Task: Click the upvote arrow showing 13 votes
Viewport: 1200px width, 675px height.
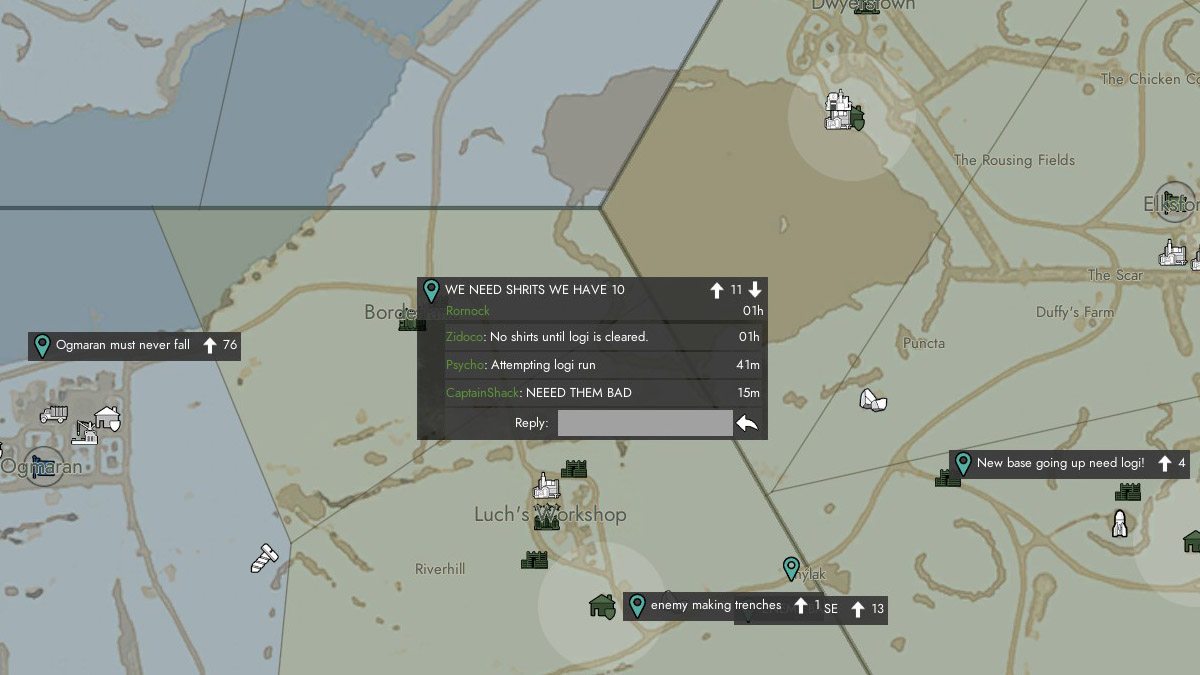Action: 858,609
